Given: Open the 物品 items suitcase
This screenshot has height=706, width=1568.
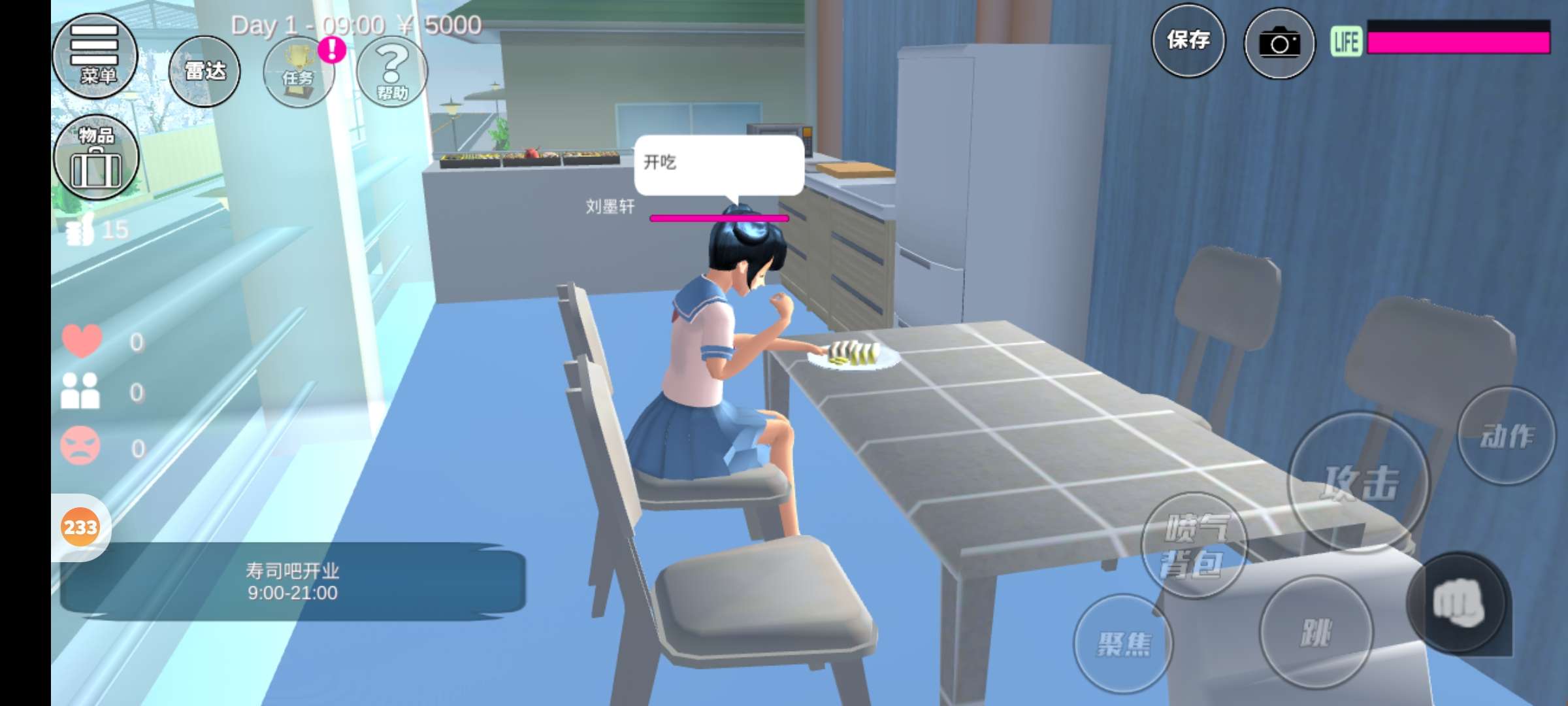Looking at the screenshot, I should point(96,158).
